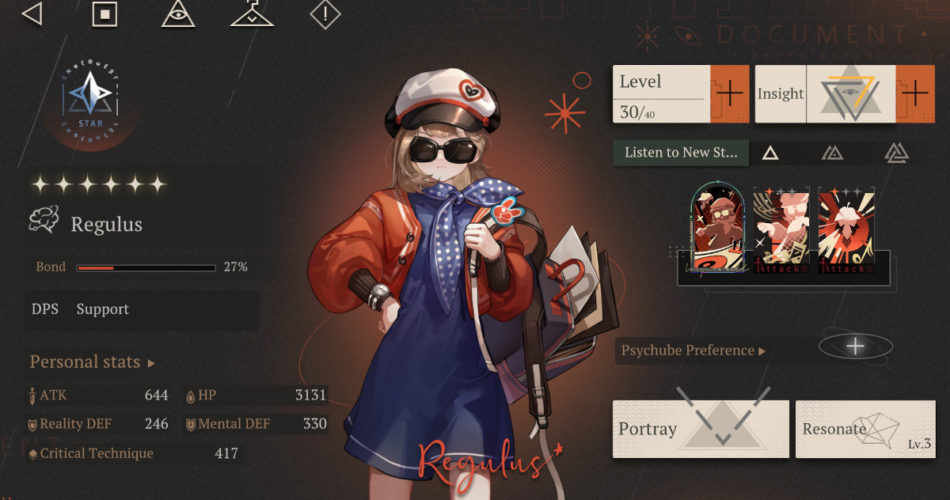Open the Resonate Lv.3 panel
This screenshot has height=500, width=950.
pos(864,430)
